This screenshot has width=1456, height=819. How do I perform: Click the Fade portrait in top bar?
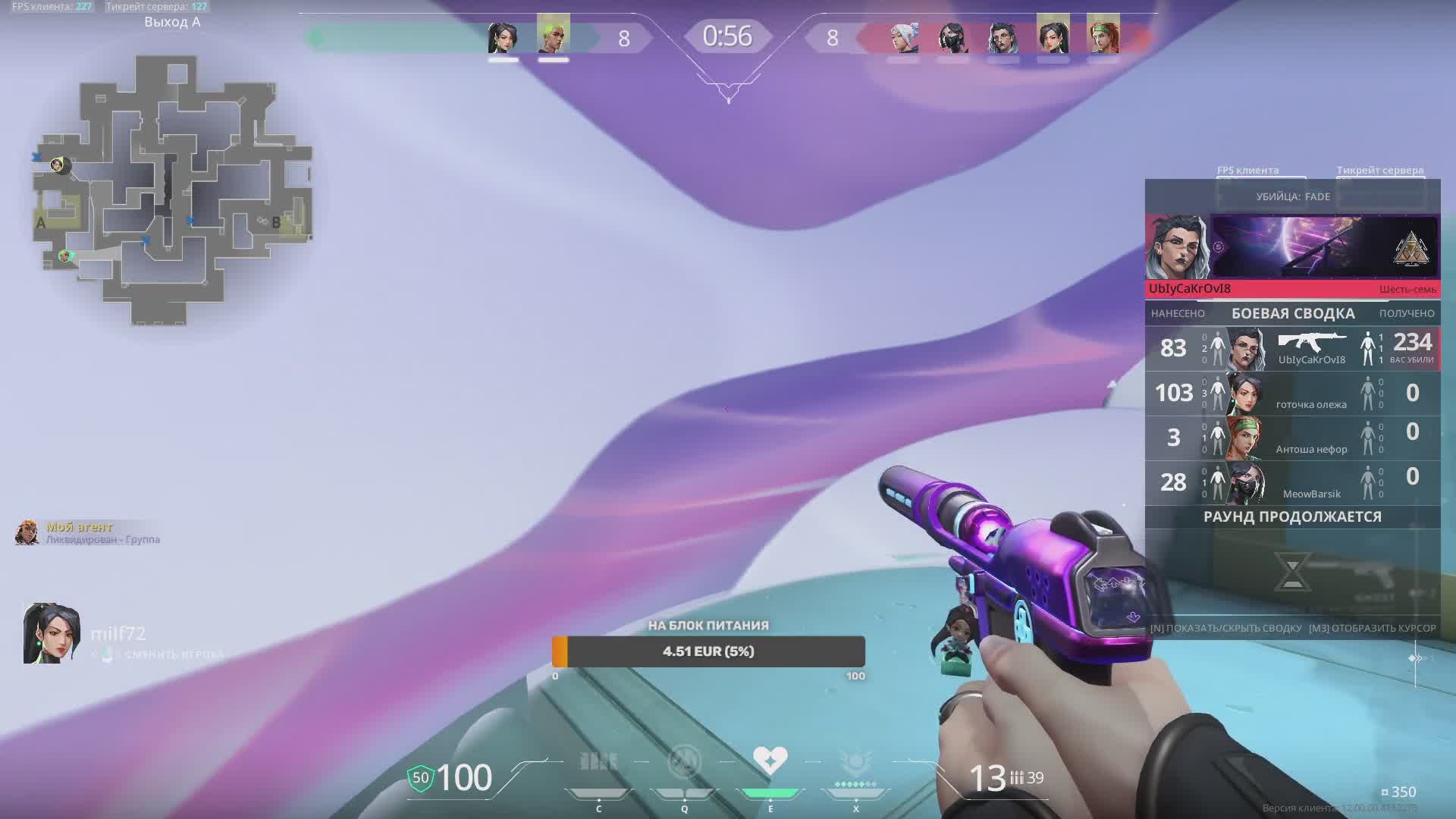[1003, 37]
